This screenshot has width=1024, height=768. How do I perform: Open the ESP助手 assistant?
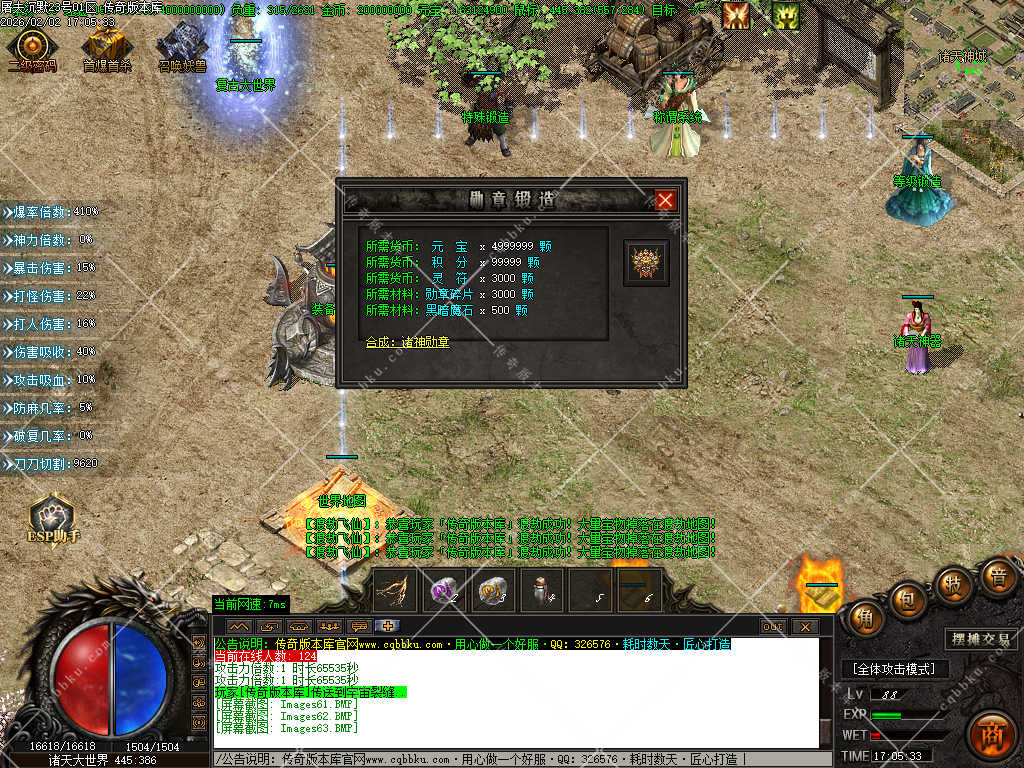[52, 518]
